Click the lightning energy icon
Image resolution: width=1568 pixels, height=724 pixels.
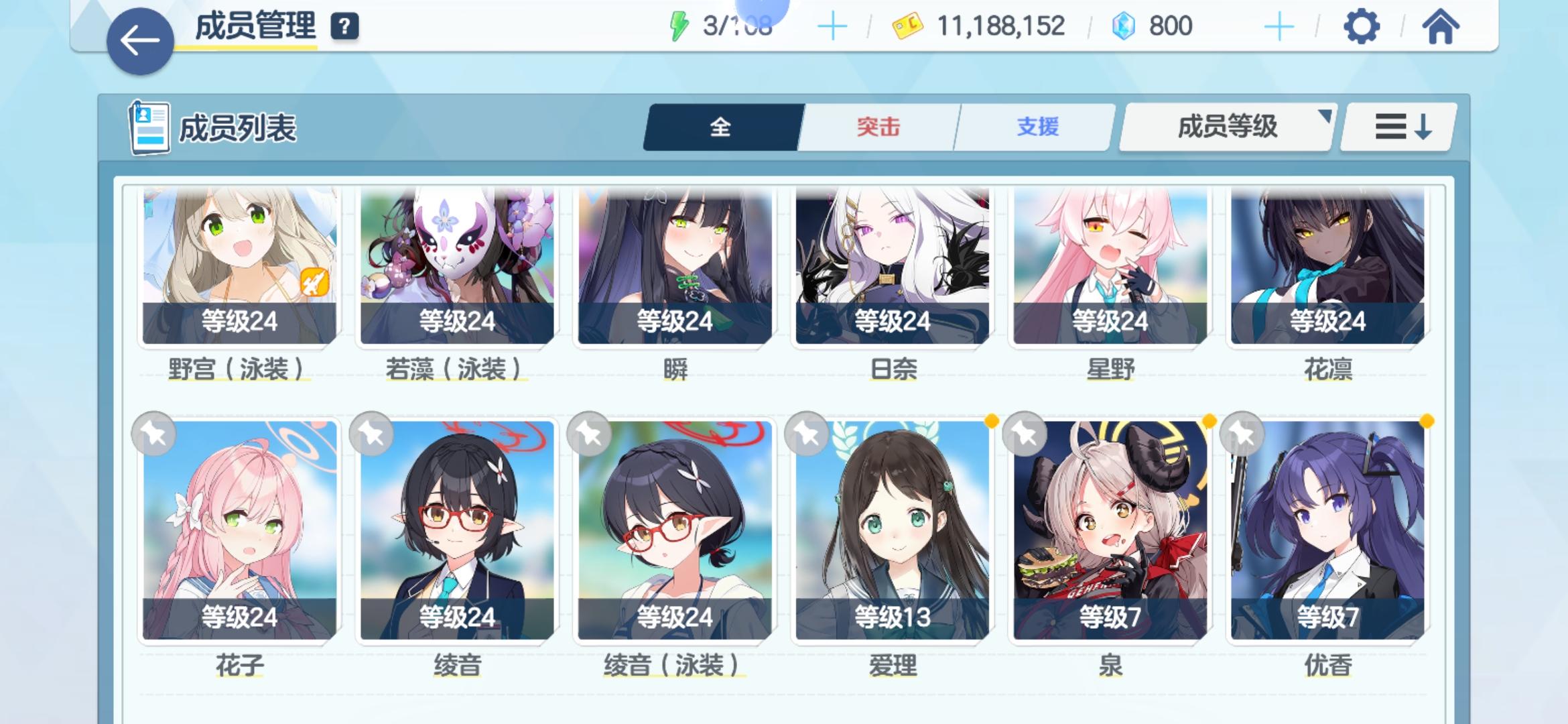pos(679,25)
